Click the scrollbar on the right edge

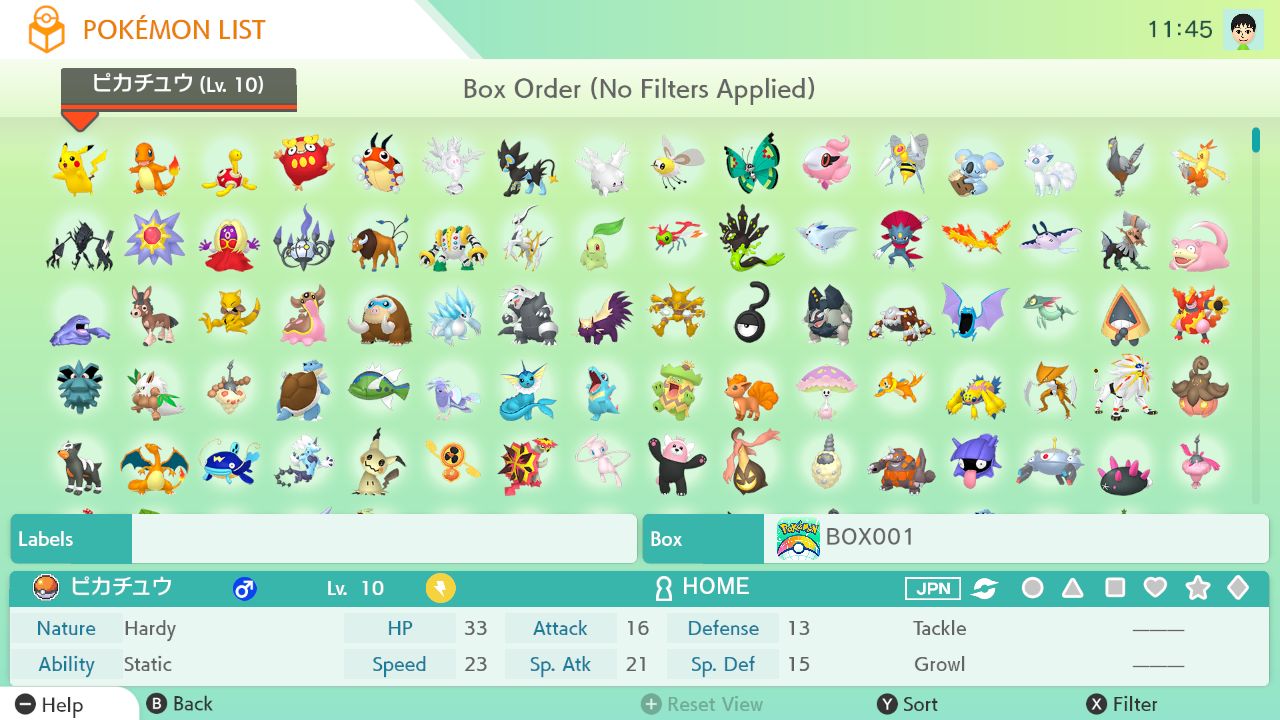[x=1254, y=140]
